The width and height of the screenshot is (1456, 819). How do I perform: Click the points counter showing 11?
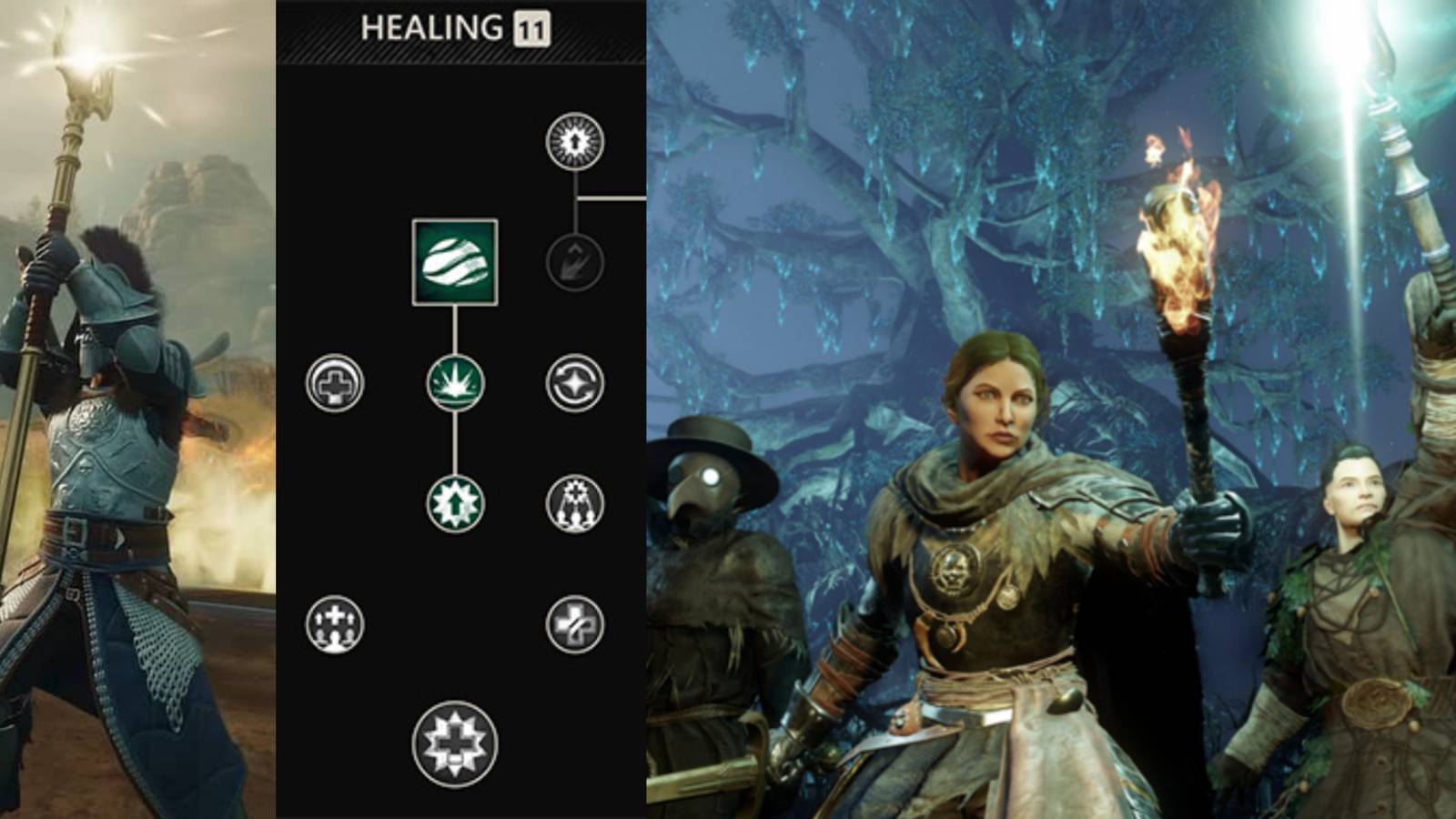pos(533,27)
